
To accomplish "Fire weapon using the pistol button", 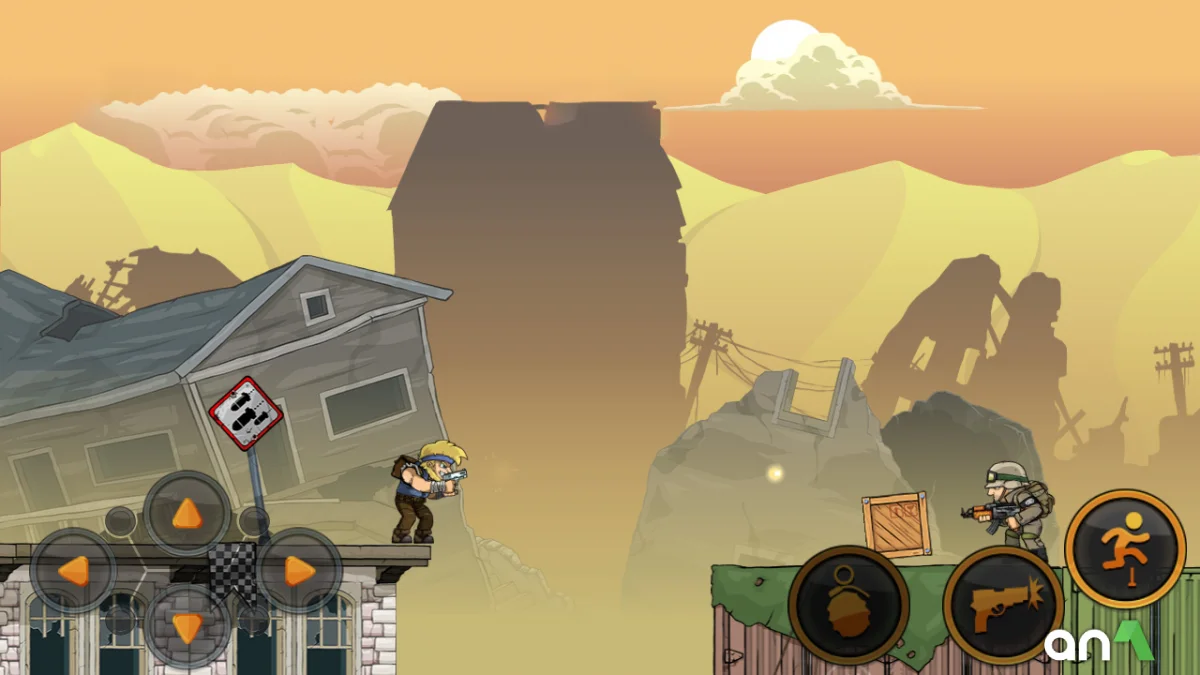I will click(1002, 605).
